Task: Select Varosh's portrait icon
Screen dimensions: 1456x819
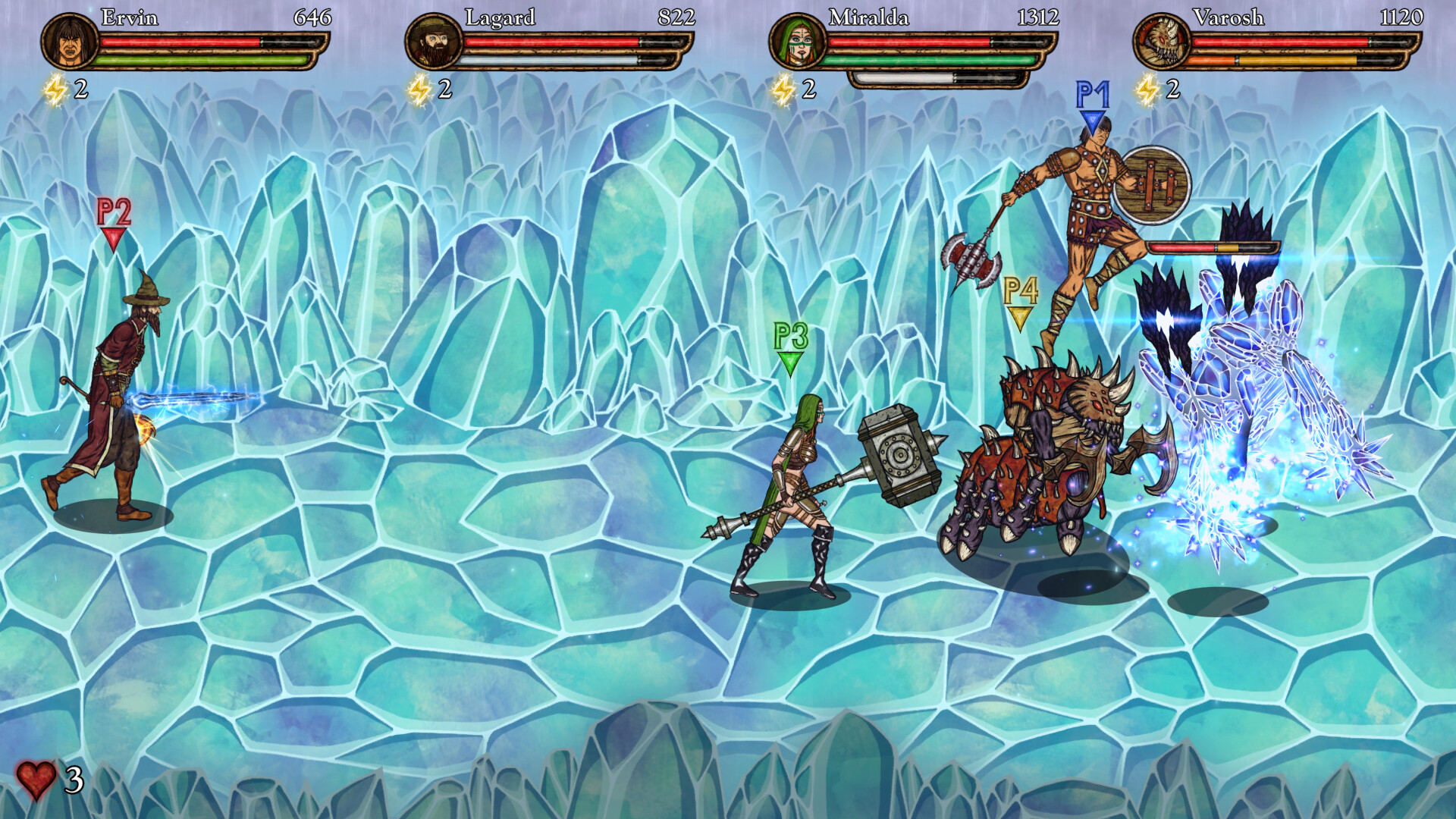Action: point(1162,42)
